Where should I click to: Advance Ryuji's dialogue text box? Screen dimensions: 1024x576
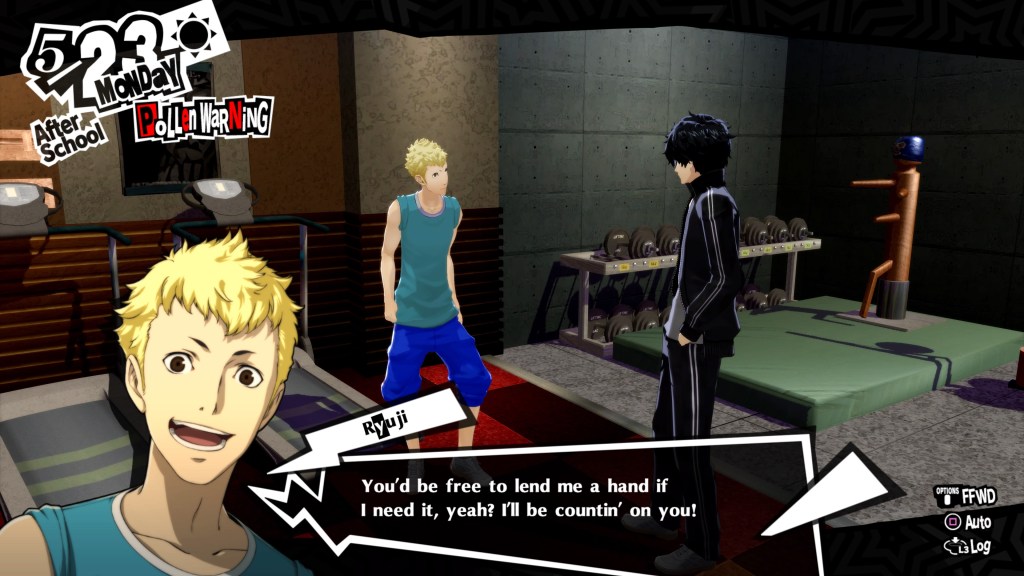click(x=528, y=498)
